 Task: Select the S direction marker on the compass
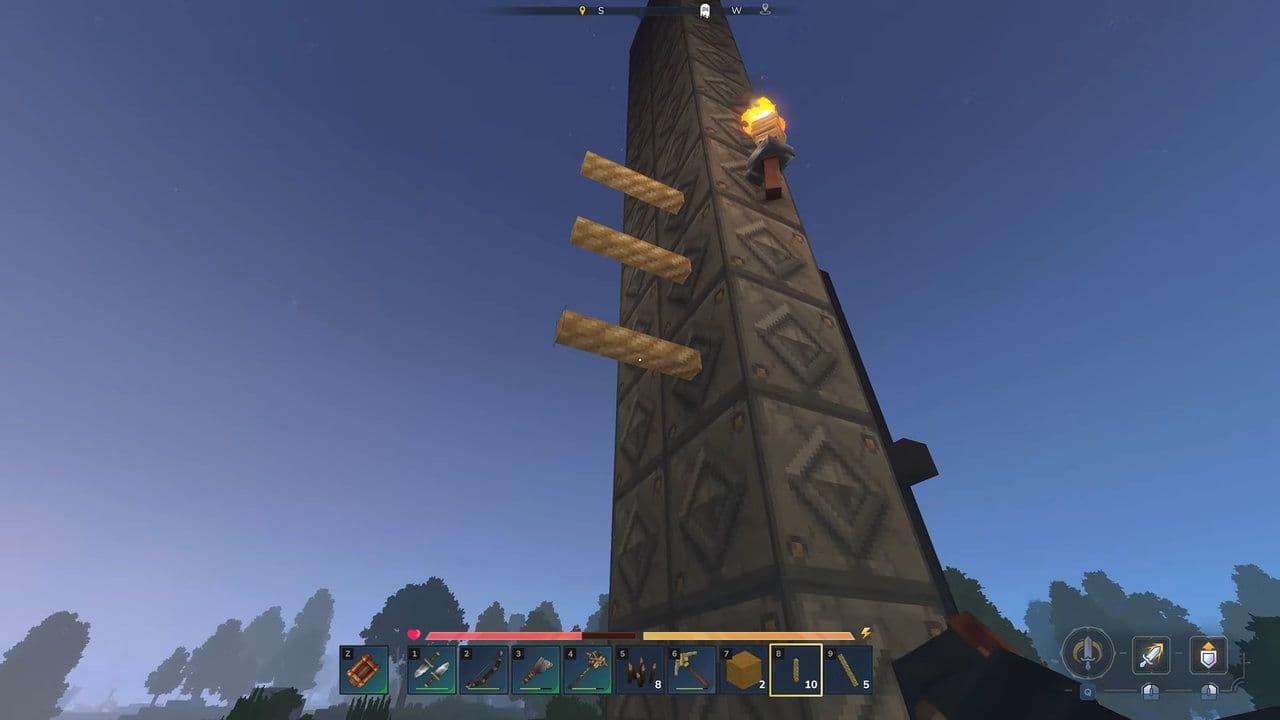(601, 11)
